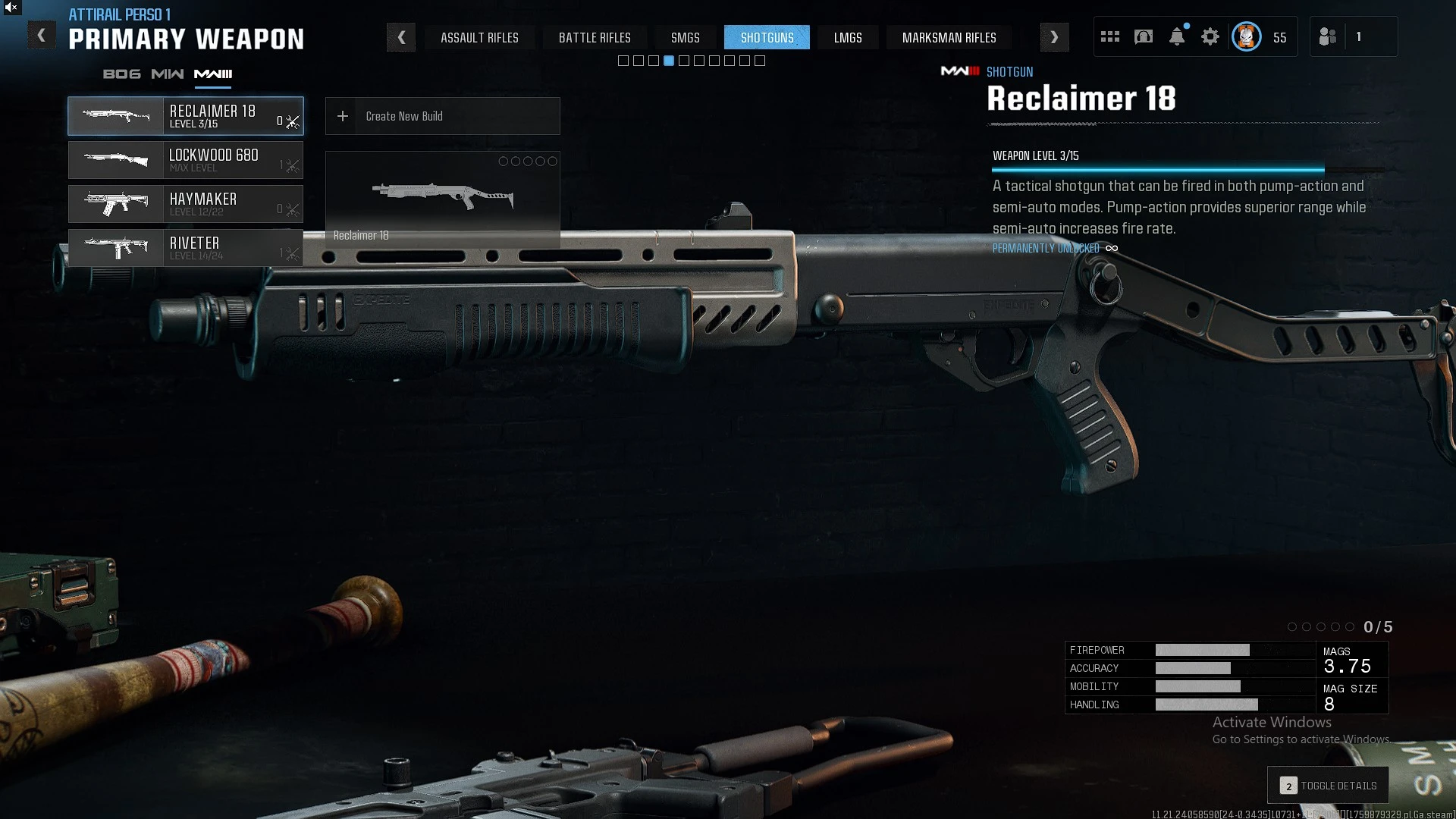Open the settings gear icon
Image resolution: width=1456 pixels, height=819 pixels.
click(x=1210, y=37)
